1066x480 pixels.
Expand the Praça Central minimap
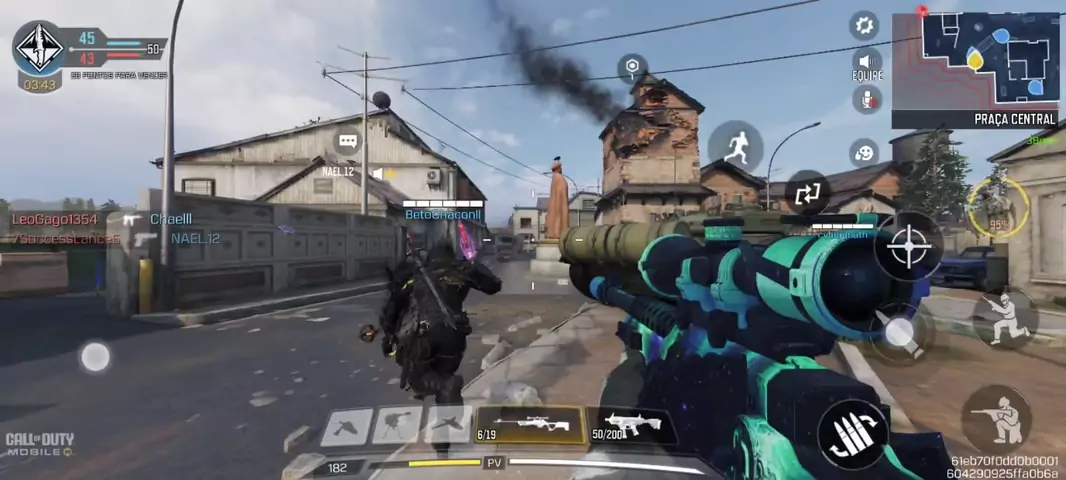975,60
